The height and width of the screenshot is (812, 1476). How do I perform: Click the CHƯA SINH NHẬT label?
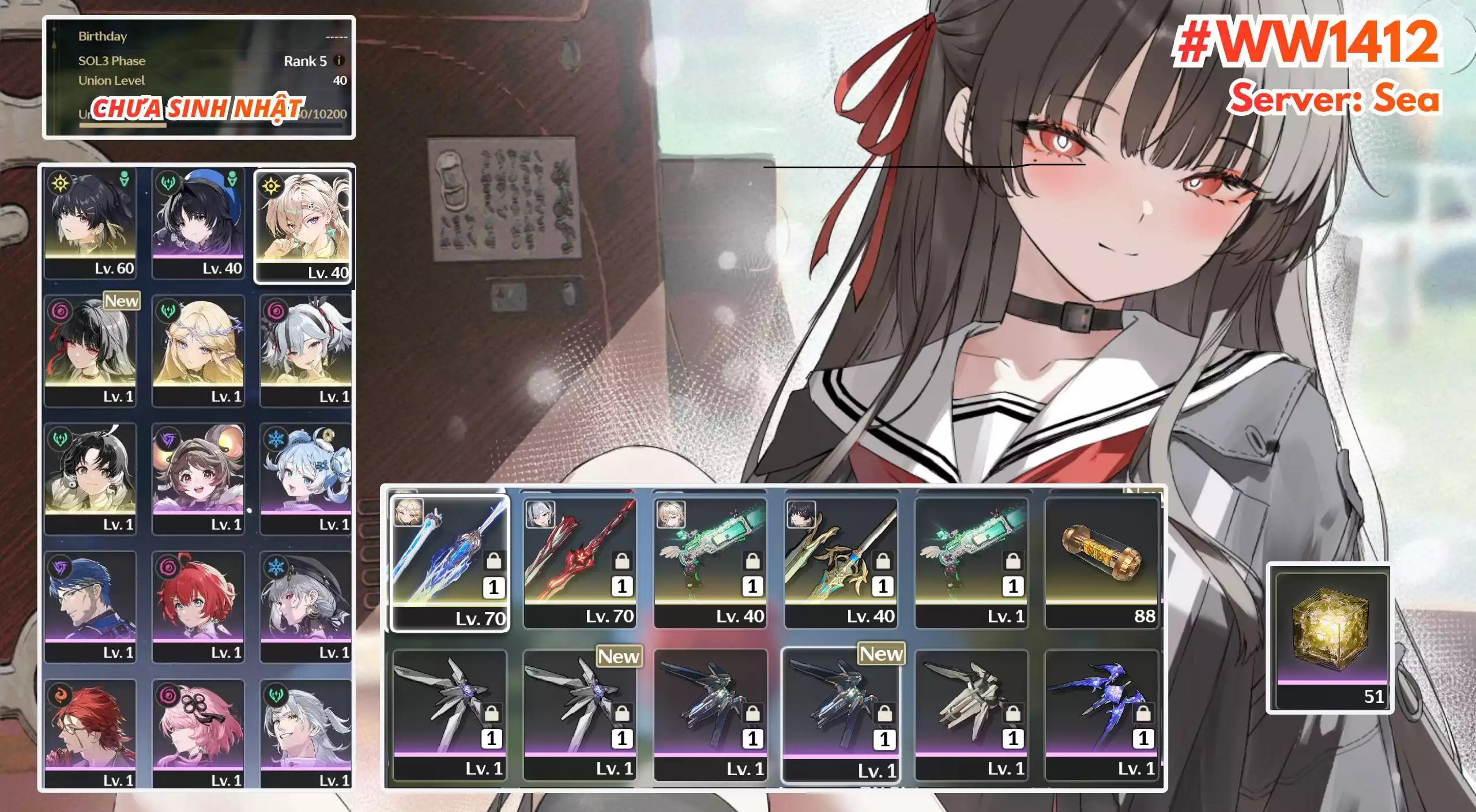199,107
